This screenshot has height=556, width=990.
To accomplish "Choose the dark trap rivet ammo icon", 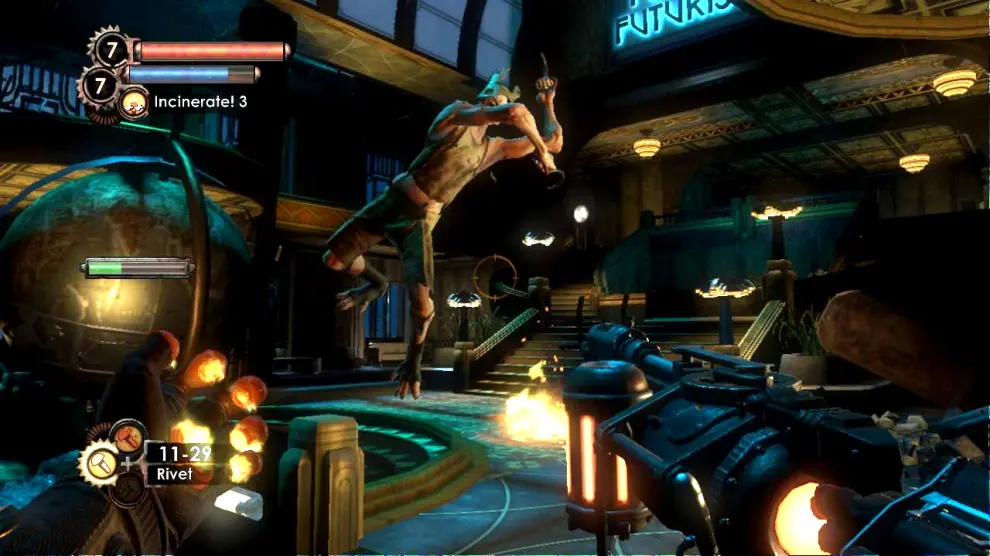I will [x=128, y=489].
